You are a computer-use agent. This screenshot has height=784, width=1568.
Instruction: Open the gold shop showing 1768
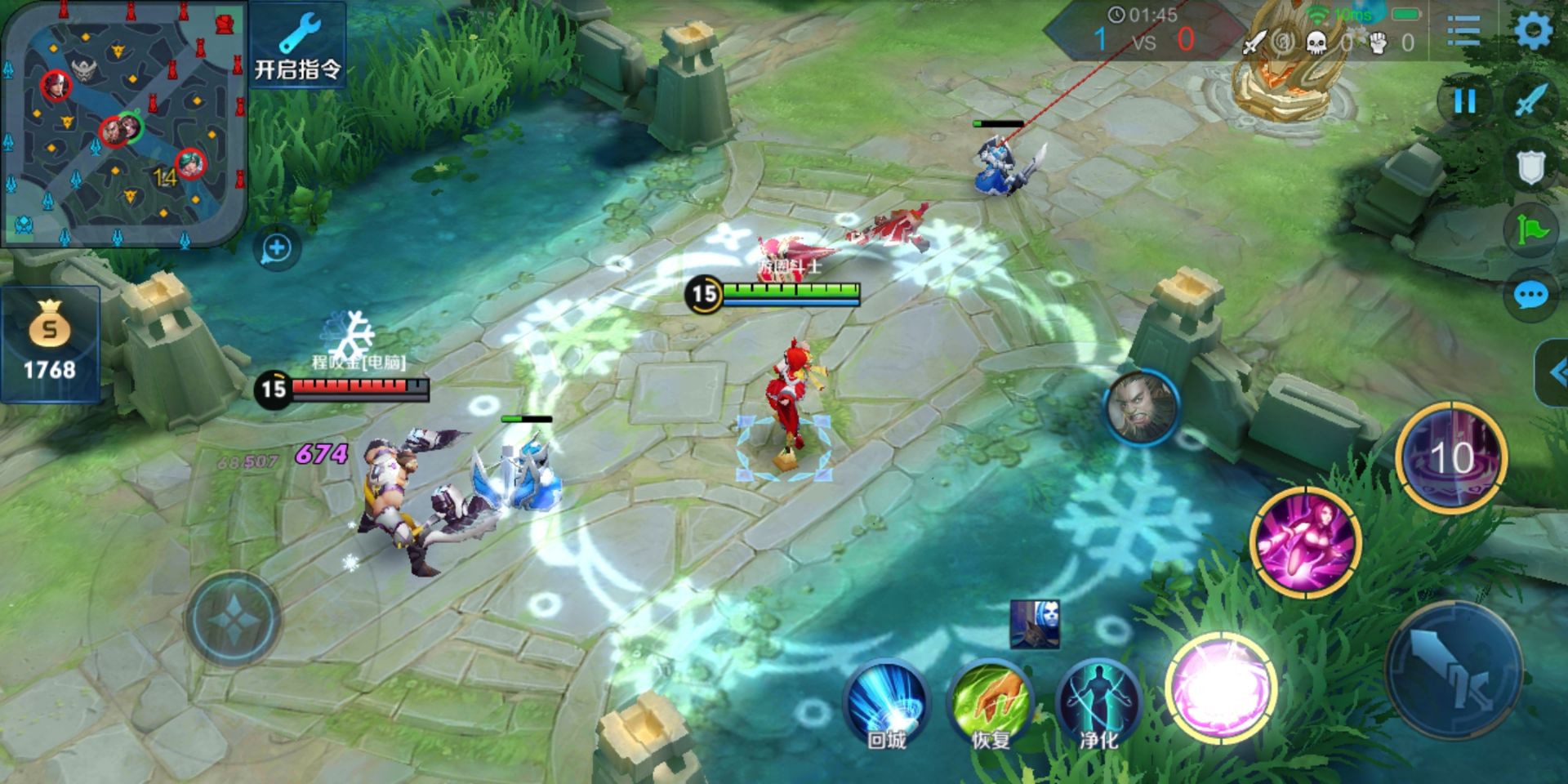50,345
